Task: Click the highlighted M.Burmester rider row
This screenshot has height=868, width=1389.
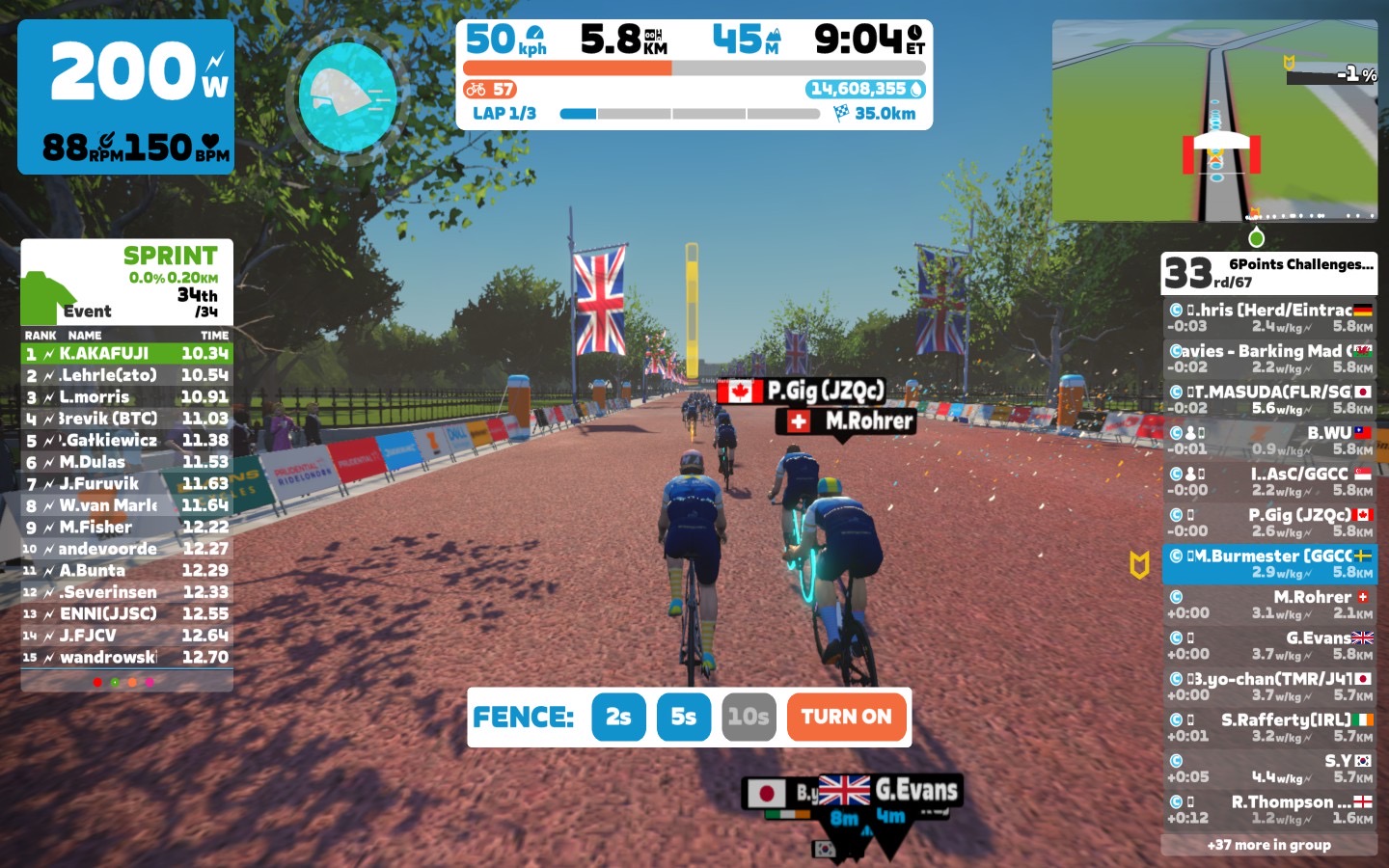Action: [x=1268, y=563]
